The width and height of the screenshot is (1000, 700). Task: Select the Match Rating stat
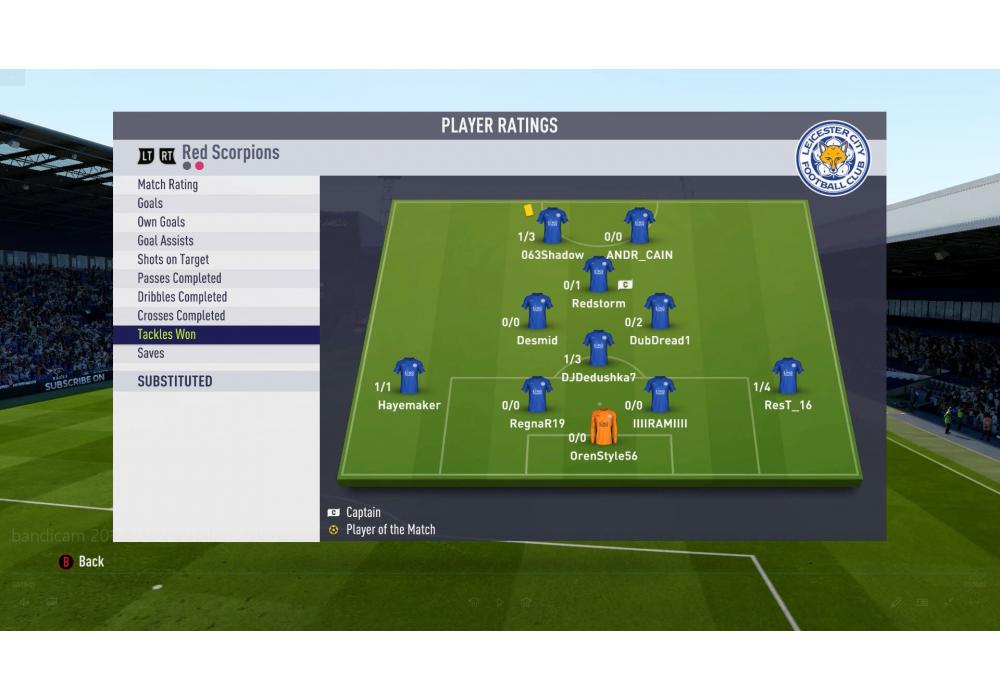point(168,185)
